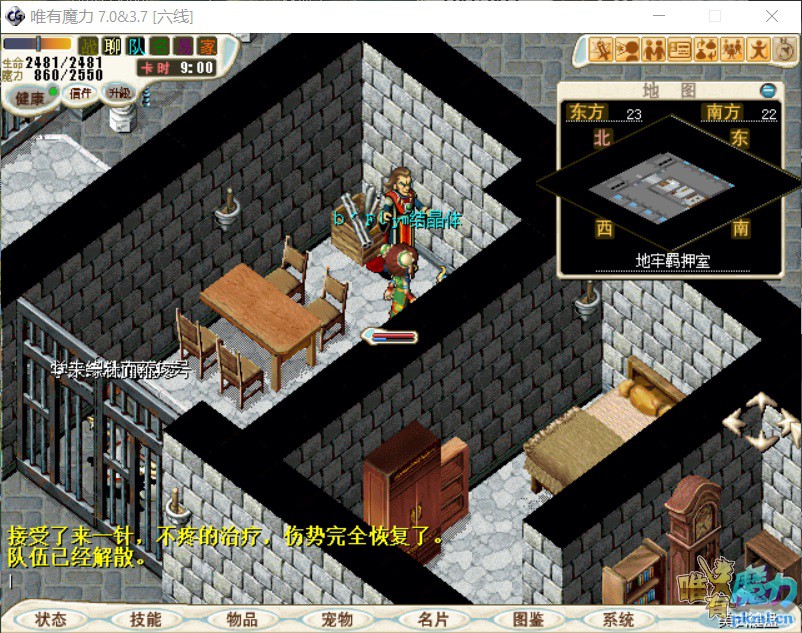Image resolution: width=802 pixels, height=633 pixels.
Task: Open the 技能 skills menu
Action: [145, 619]
